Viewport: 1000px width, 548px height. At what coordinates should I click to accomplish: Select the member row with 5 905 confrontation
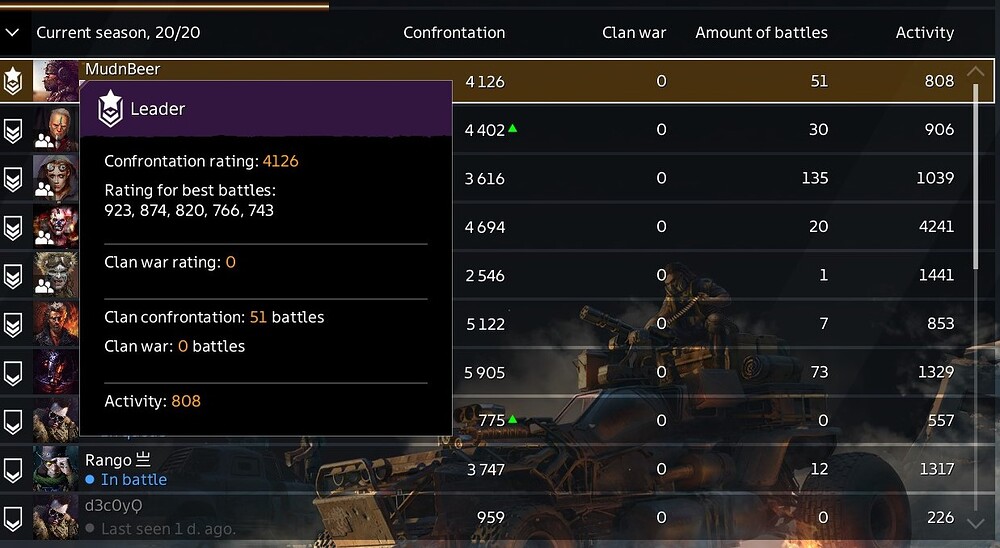[700, 373]
